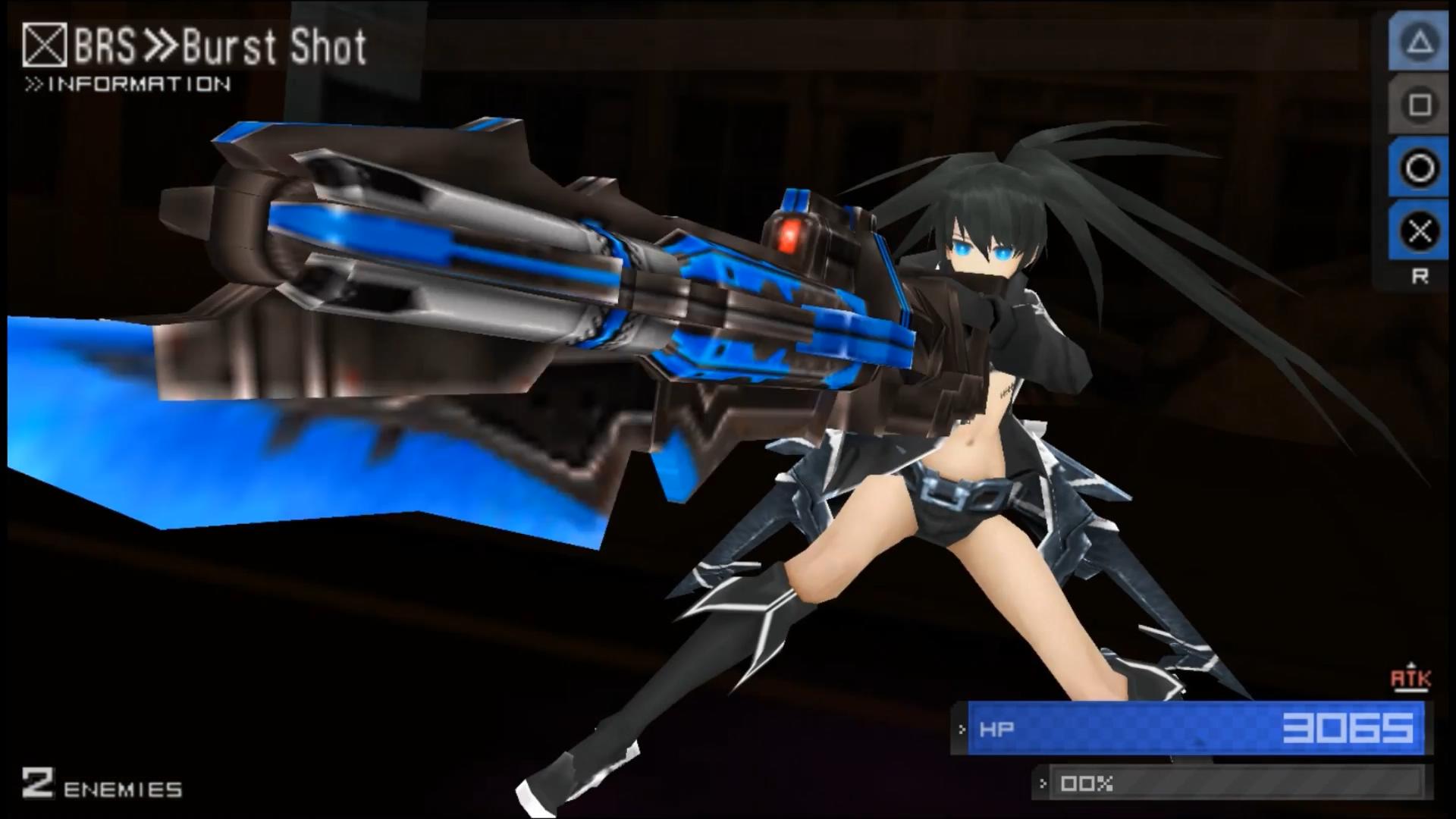Tap the HP chevron marker icon
This screenshot has width=1456, height=819.
pyautogui.click(x=960, y=730)
